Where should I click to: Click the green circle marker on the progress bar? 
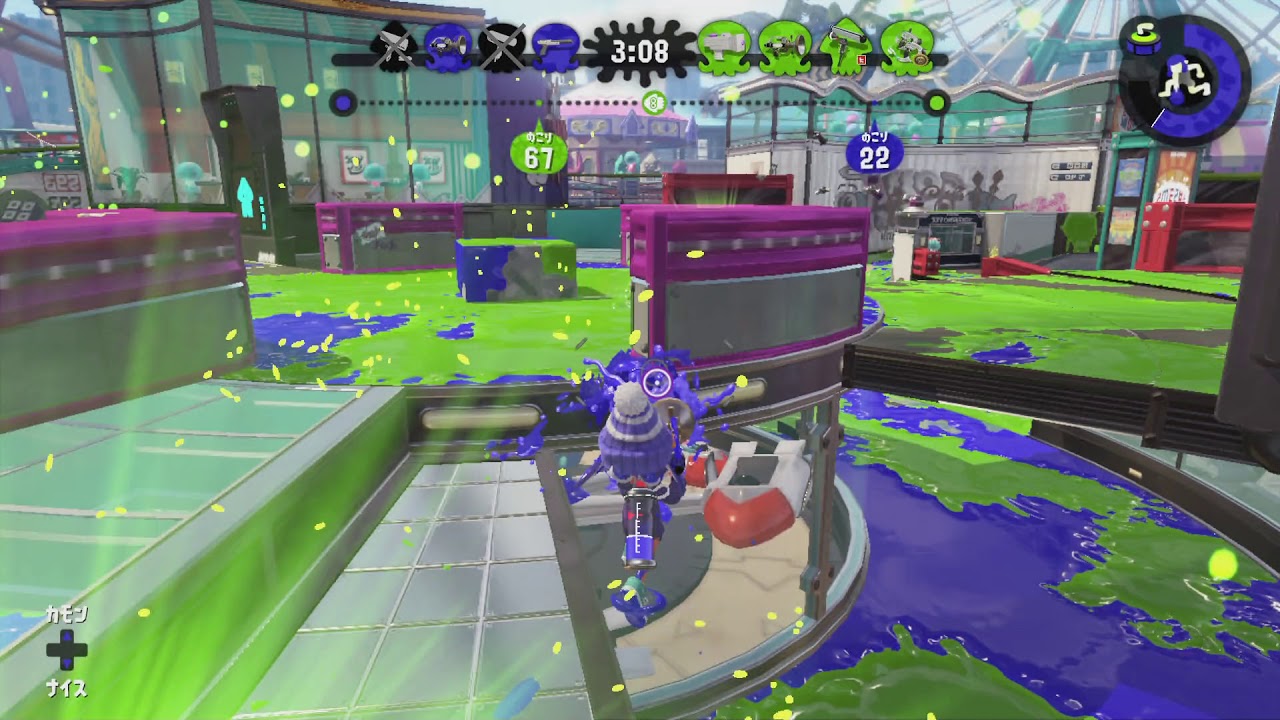click(x=936, y=101)
